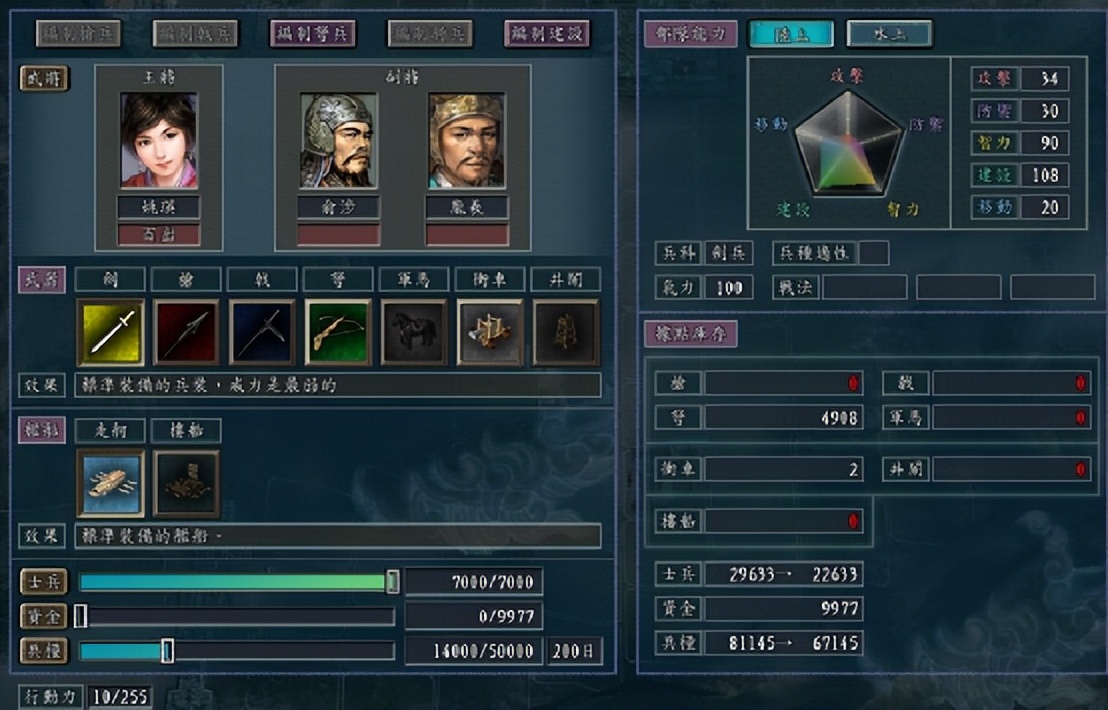1108x710 pixels.
Task: Choose the halberd weapon icon
Action: [263, 332]
